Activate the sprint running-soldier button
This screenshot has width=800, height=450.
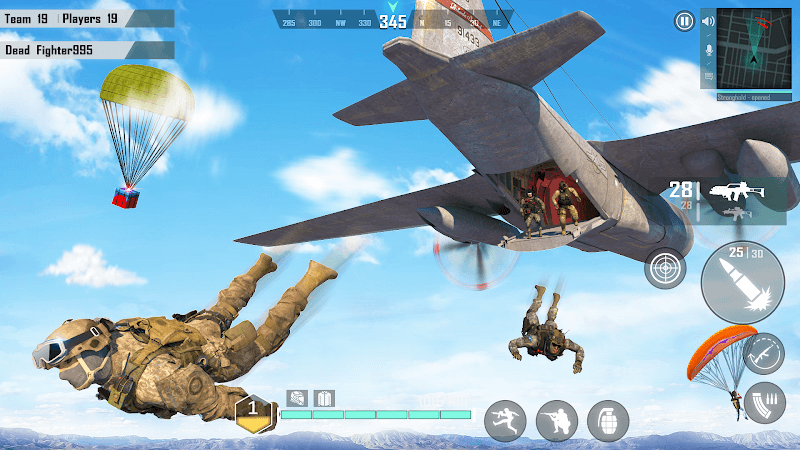[505, 421]
